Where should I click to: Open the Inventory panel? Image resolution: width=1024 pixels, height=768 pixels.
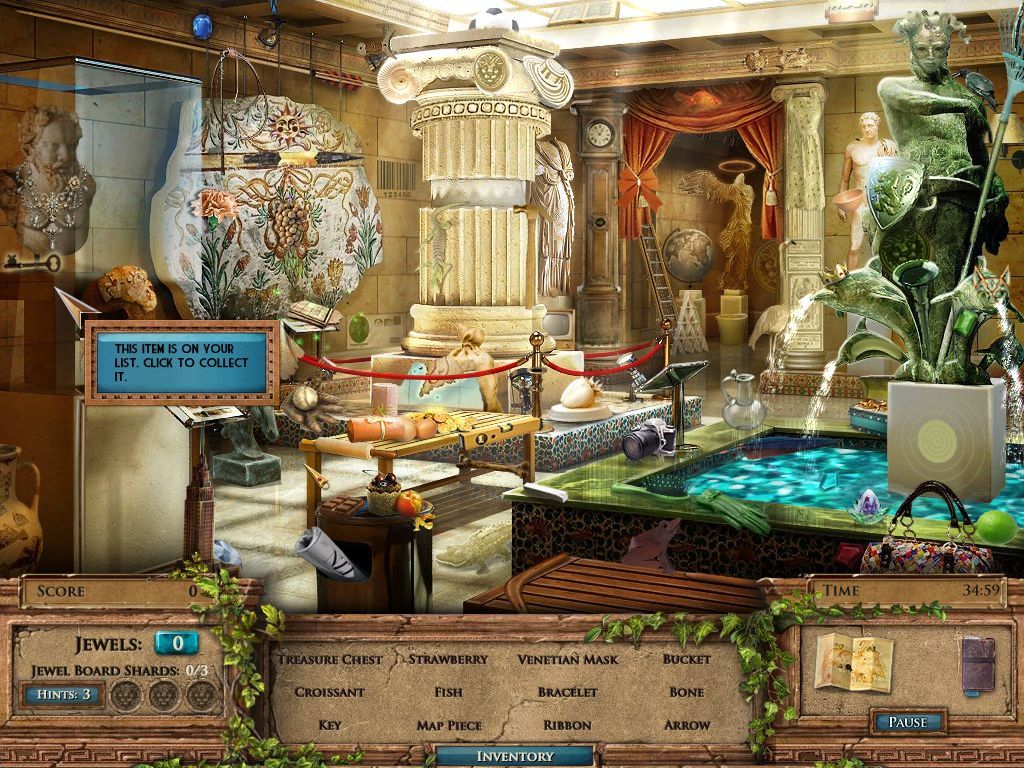[514, 757]
